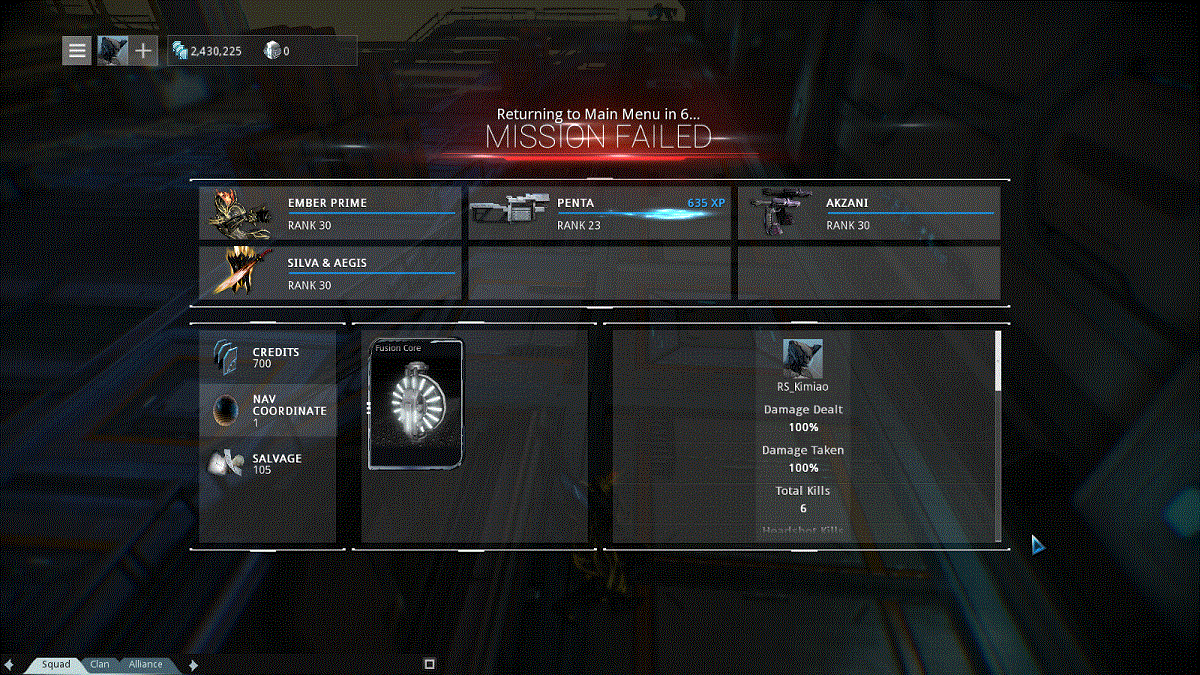Viewport: 1200px width, 675px height.
Task: Invite a squad member with plus button
Action: (143, 50)
